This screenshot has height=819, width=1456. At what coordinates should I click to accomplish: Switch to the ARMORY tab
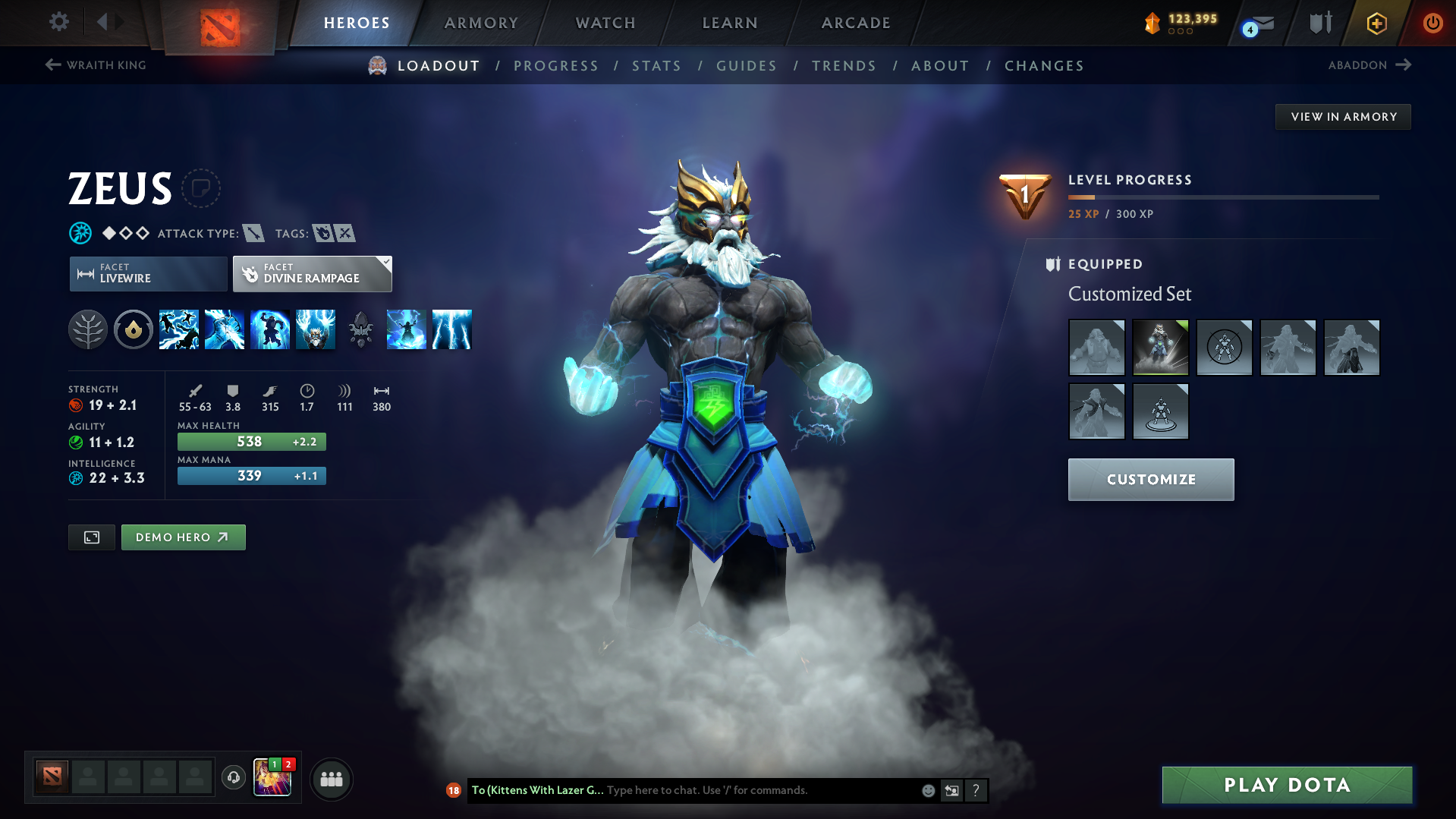tap(481, 23)
